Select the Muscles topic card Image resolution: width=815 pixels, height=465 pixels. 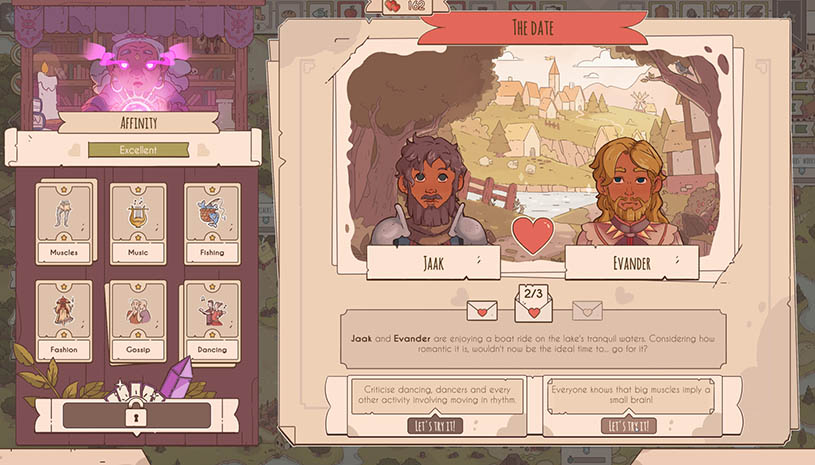point(64,223)
